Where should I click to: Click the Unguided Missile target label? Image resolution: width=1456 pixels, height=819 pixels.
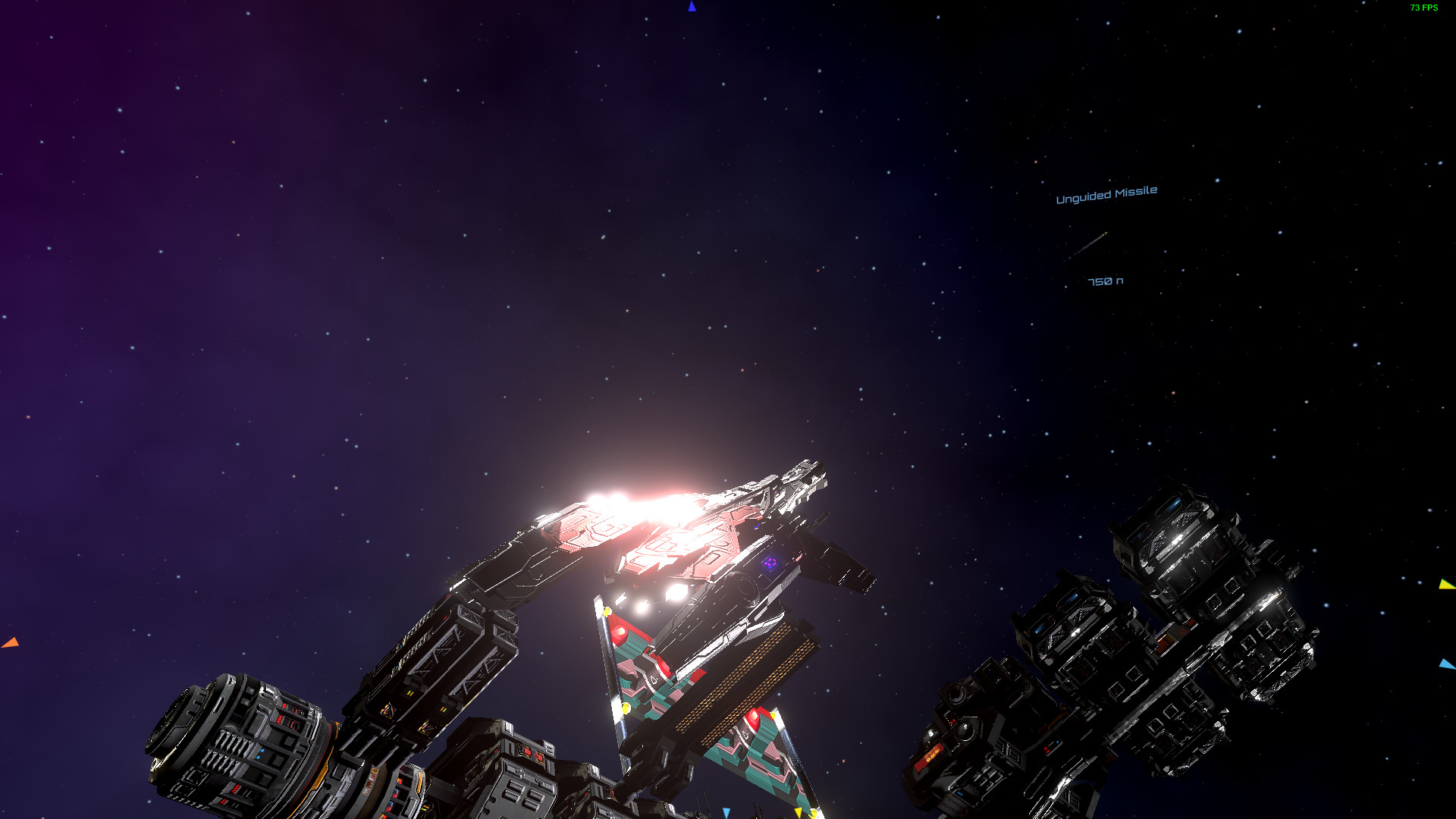[1106, 192]
